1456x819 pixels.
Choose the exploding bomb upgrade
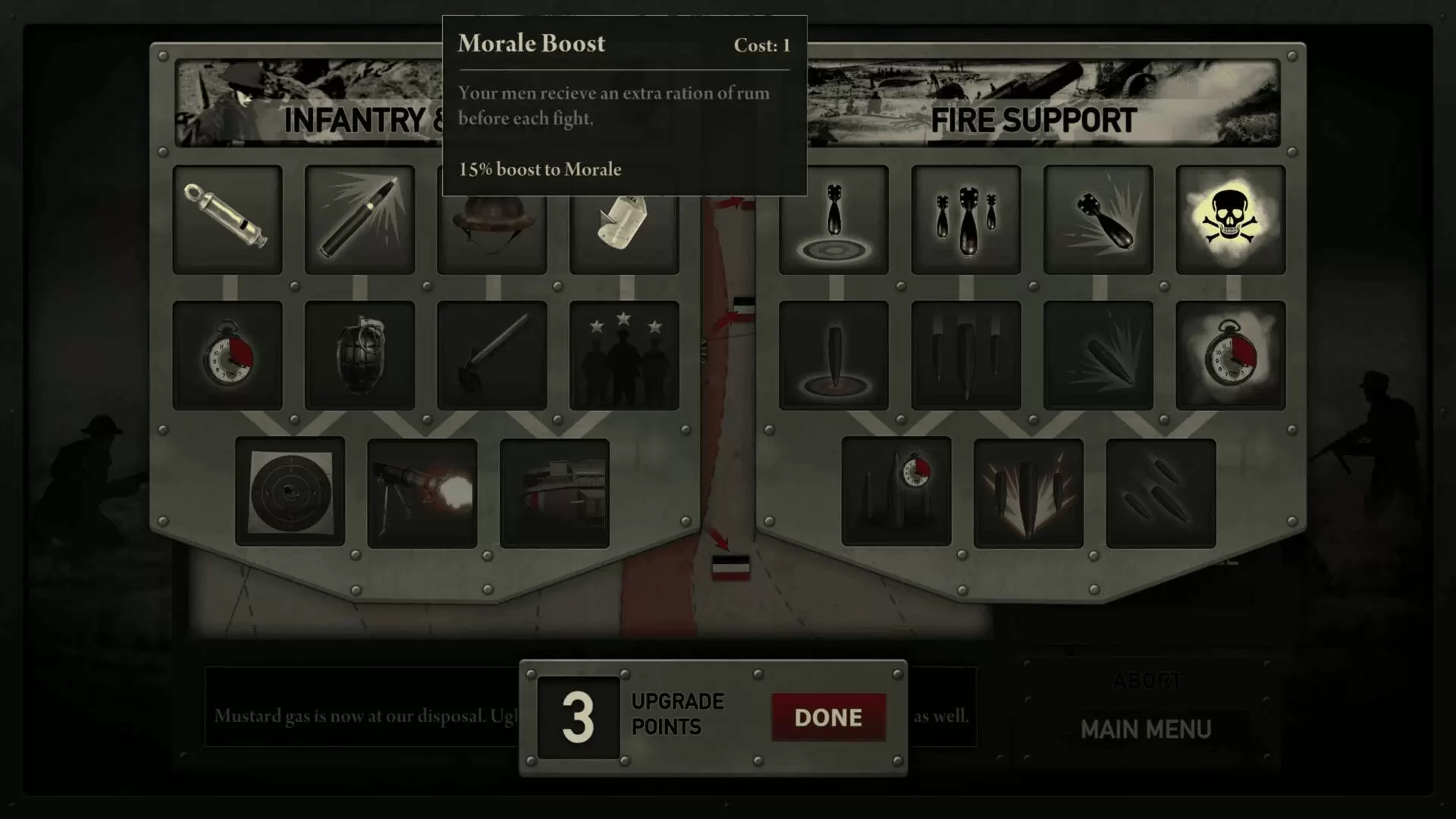pyautogui.click(x=1098, y=219)
